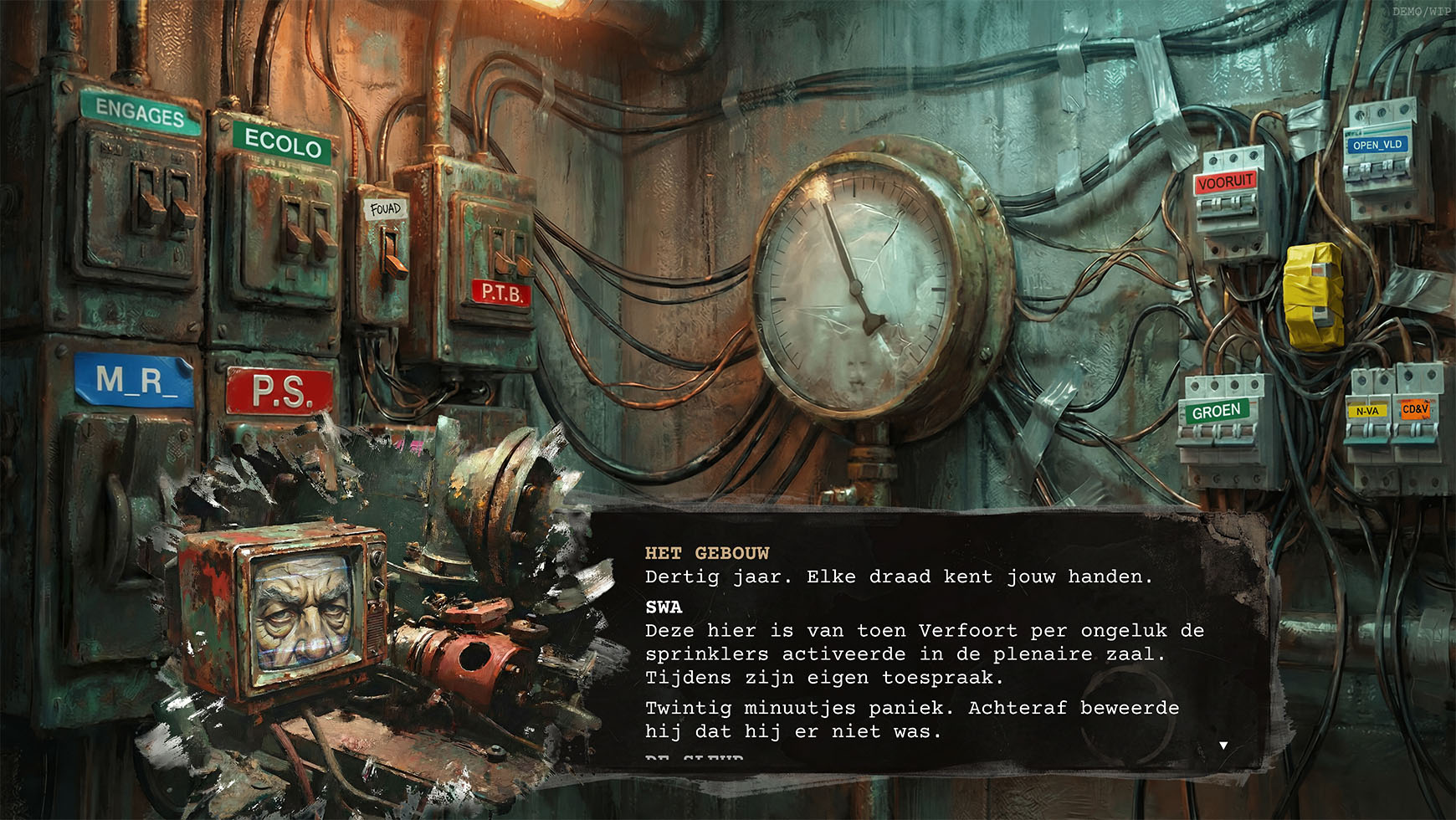Advance dialogue with the small down arrow

coord(1223,745)
